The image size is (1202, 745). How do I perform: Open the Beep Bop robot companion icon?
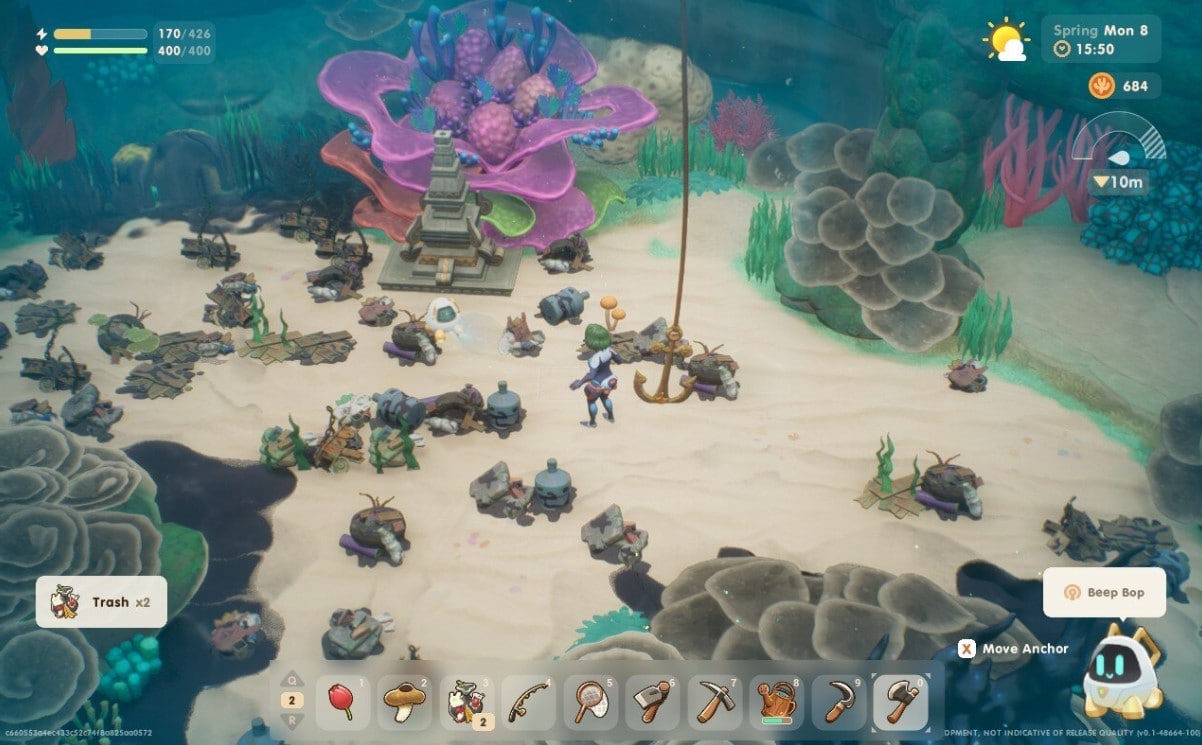click(x=1119, y=672)
